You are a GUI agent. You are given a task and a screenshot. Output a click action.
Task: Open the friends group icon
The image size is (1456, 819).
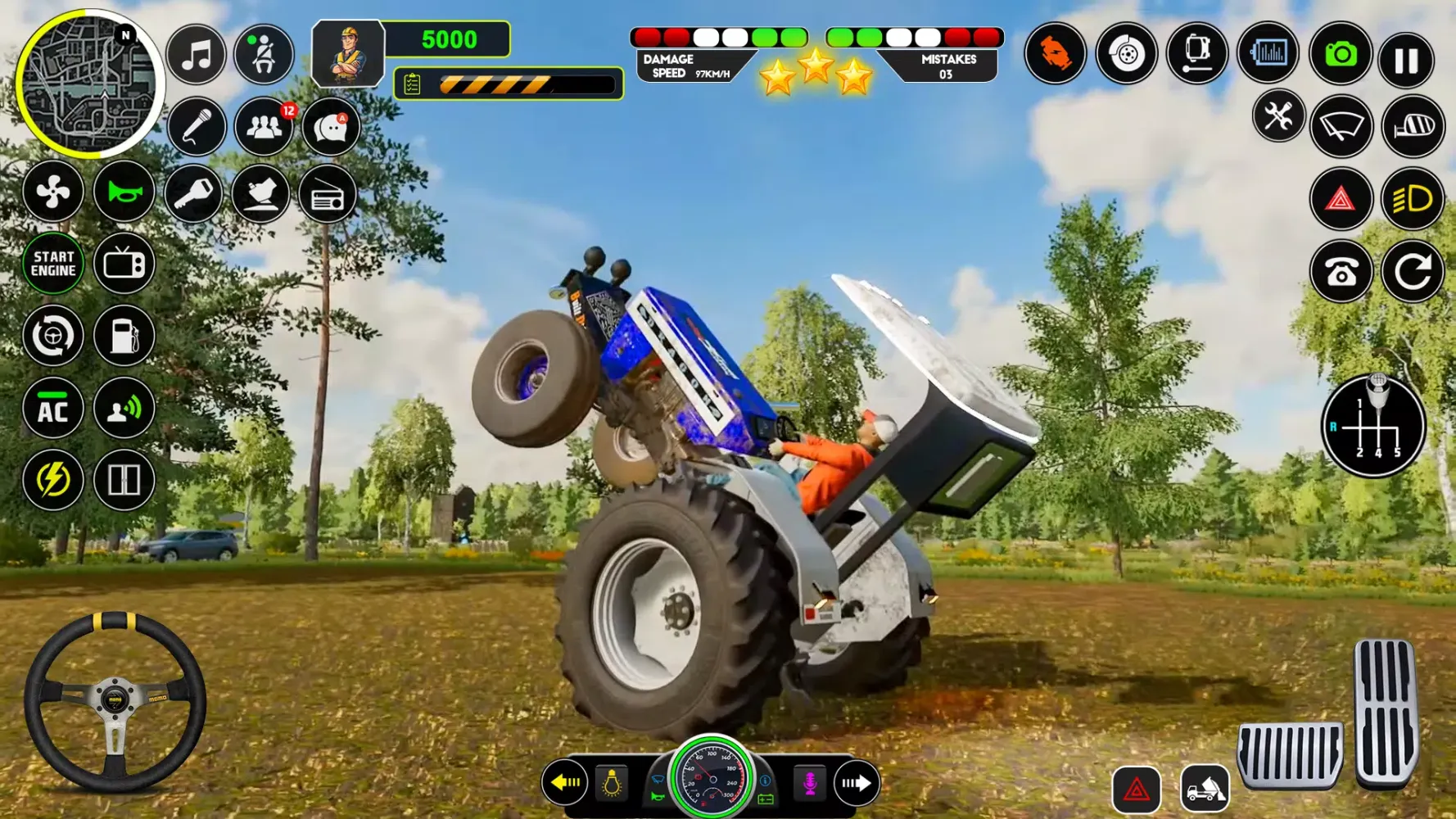pyautogui.click(x=264, y=127)
